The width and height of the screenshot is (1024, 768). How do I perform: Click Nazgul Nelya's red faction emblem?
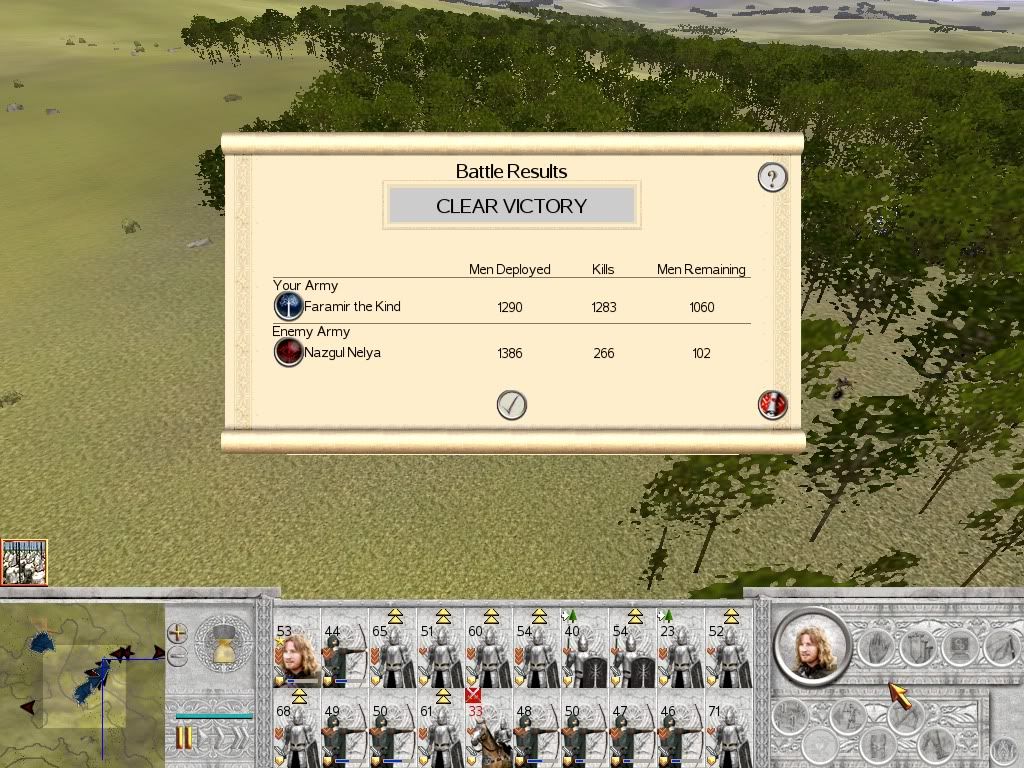[x=288, y=352]
